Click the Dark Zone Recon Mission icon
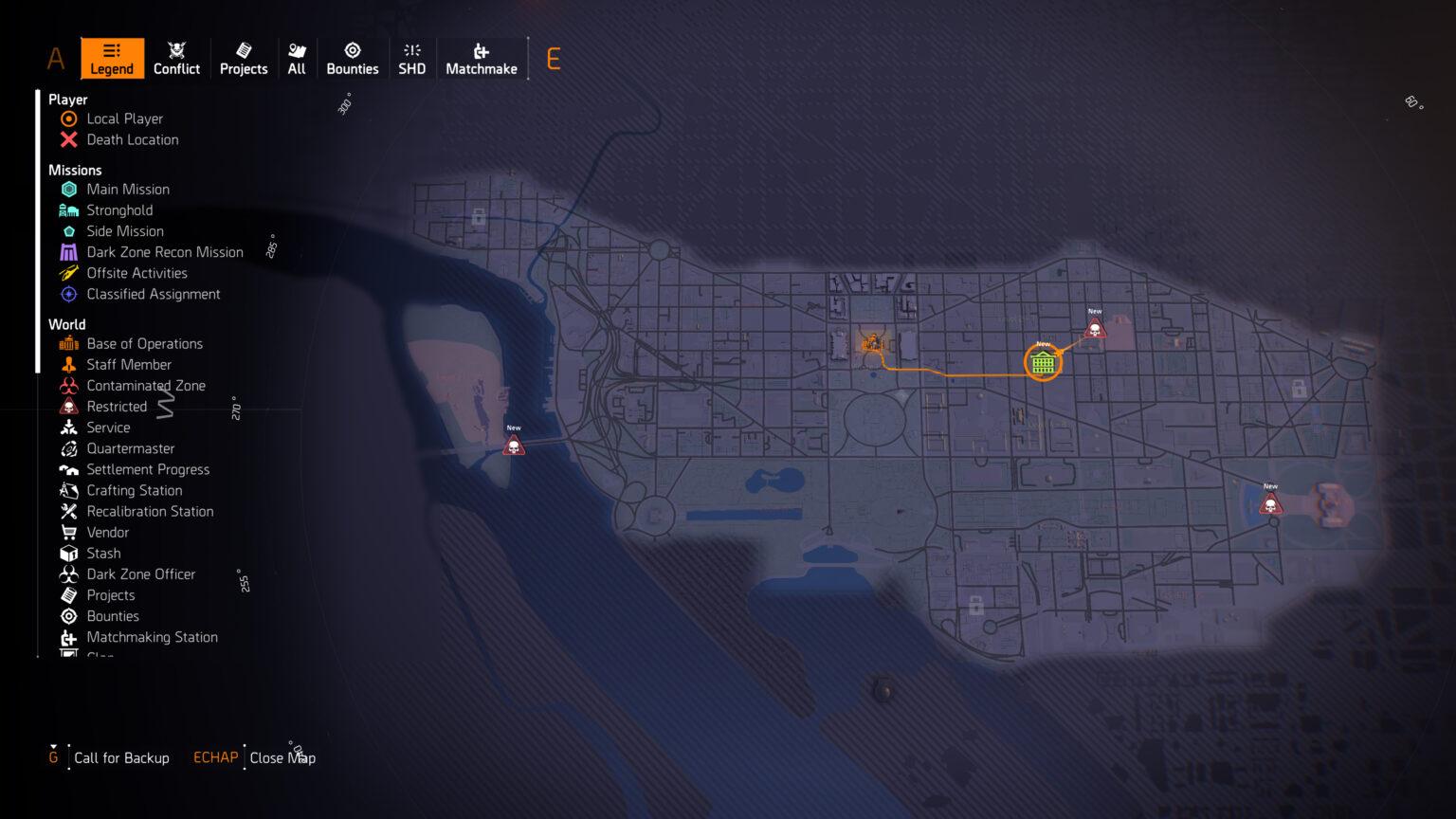Viewport: 1456px width, 819px height. coord(68,252)
